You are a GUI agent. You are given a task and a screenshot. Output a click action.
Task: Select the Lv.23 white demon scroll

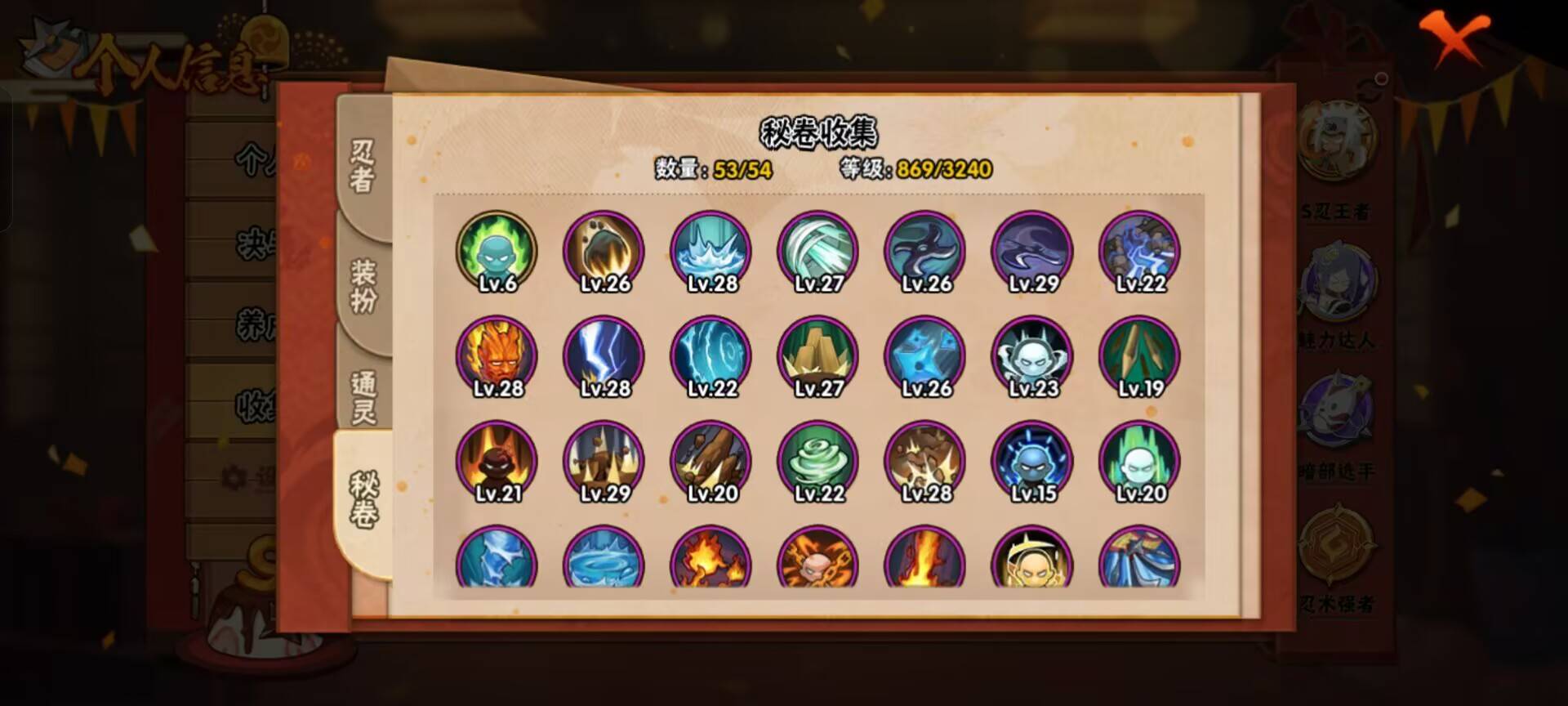[1031, 355]
